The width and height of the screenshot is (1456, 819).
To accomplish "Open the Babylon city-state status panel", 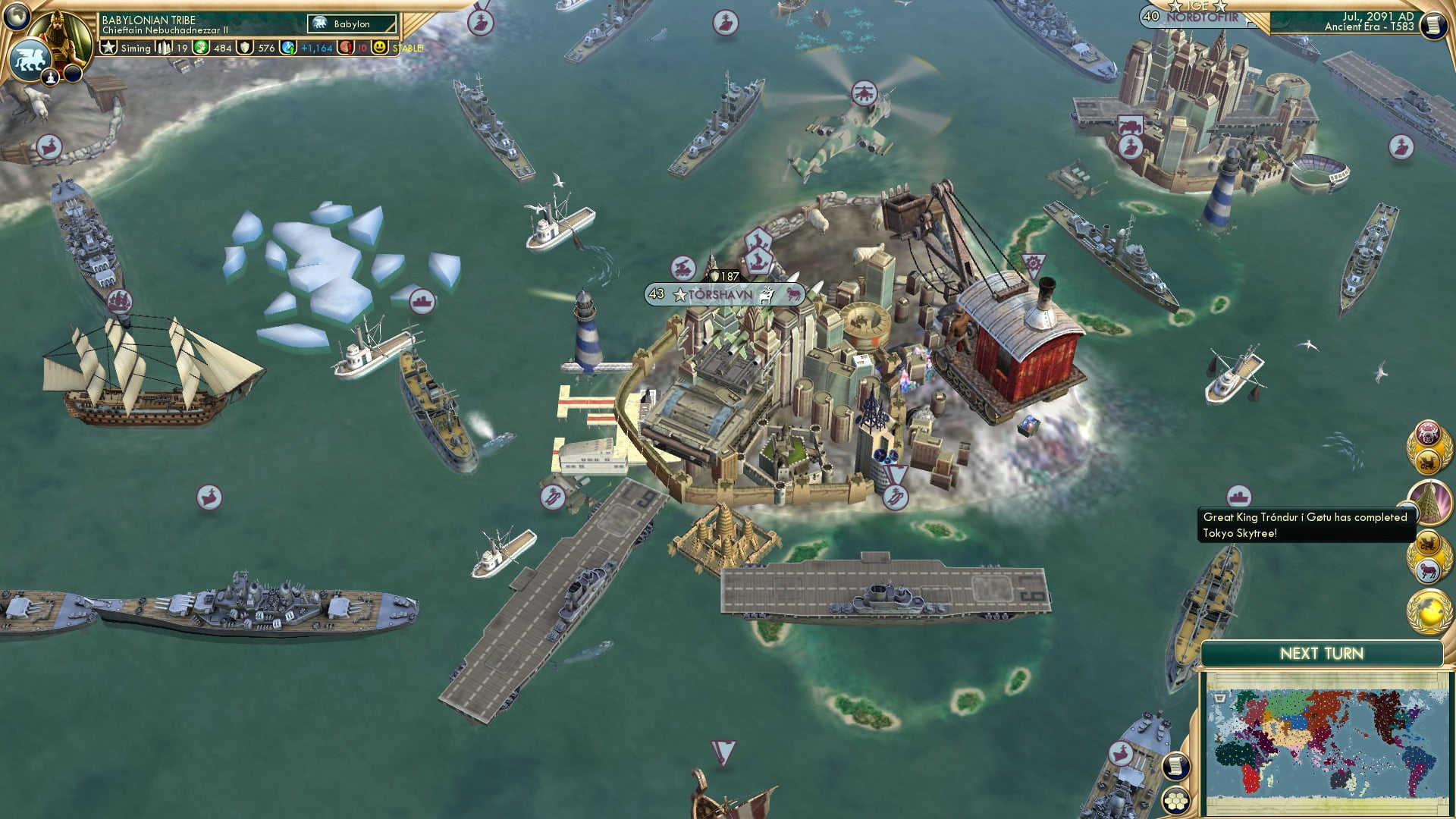I will (350, 24).
